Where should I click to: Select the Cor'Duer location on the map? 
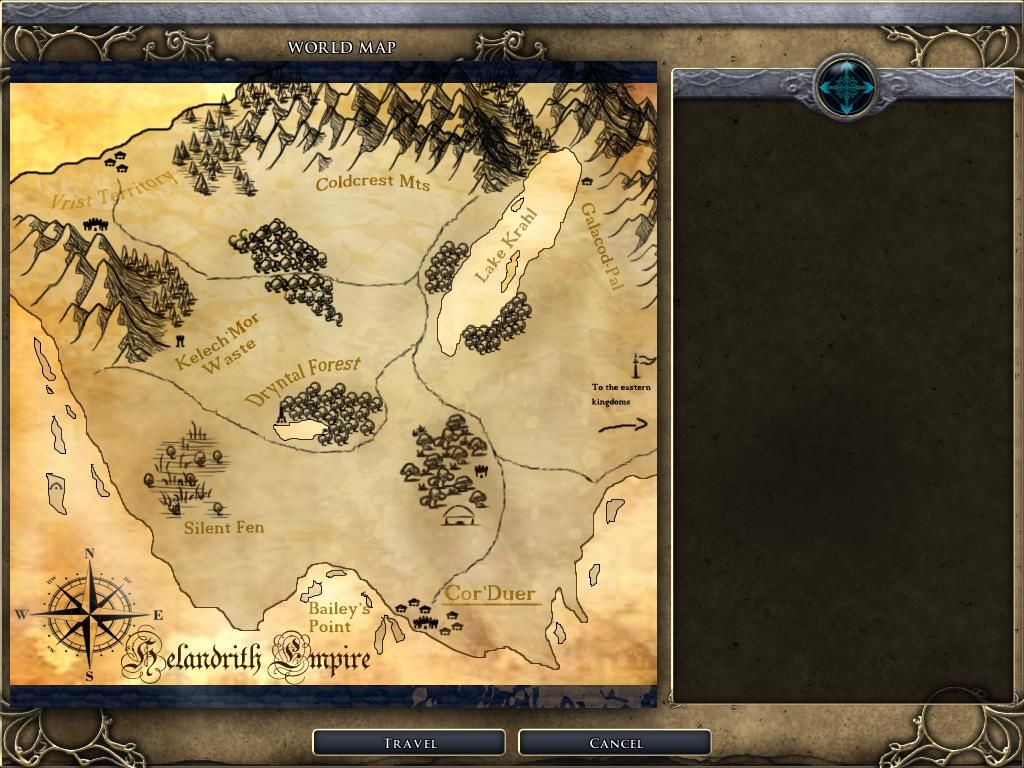490,593
